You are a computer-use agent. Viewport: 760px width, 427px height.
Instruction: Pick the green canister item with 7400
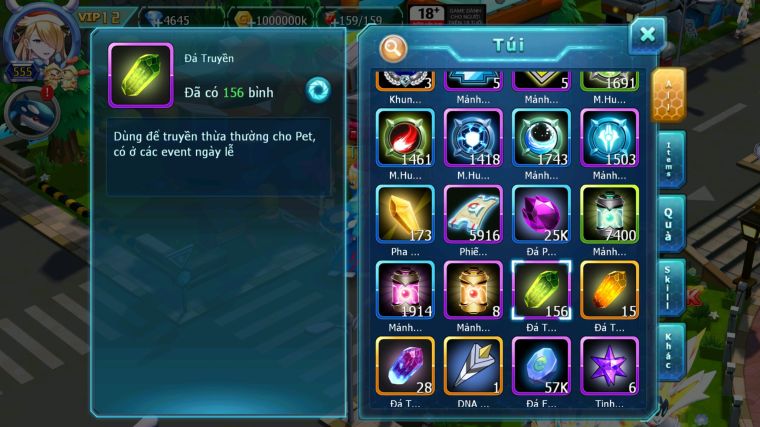click(609, 214)
